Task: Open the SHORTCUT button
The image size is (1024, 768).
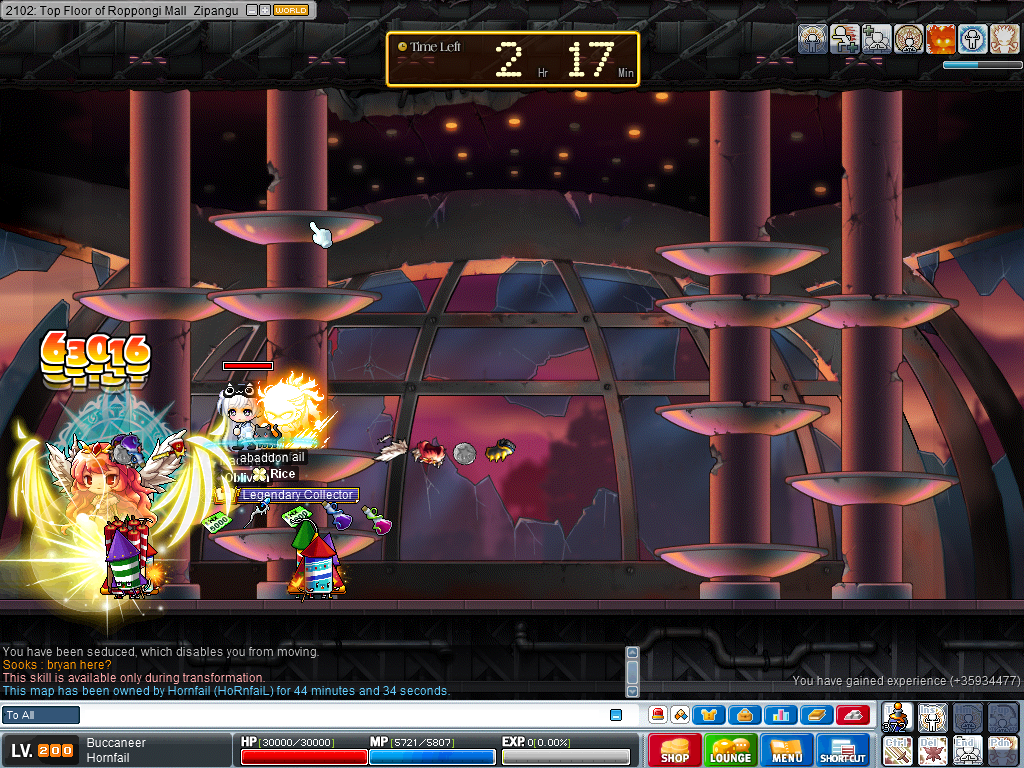Action: (843, 749)
